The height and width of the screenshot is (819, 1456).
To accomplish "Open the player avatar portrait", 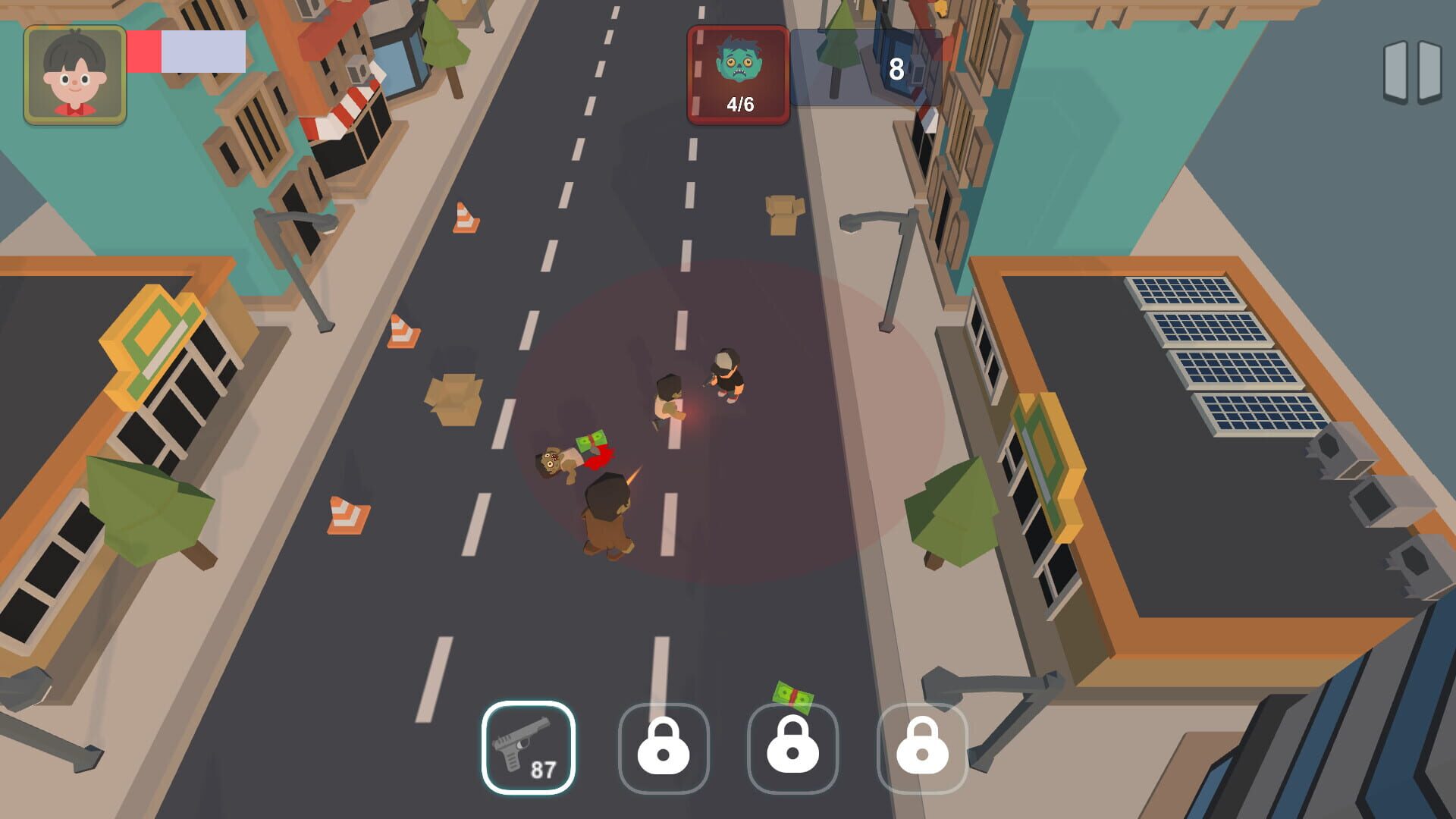I will click(x=74, y=72).
